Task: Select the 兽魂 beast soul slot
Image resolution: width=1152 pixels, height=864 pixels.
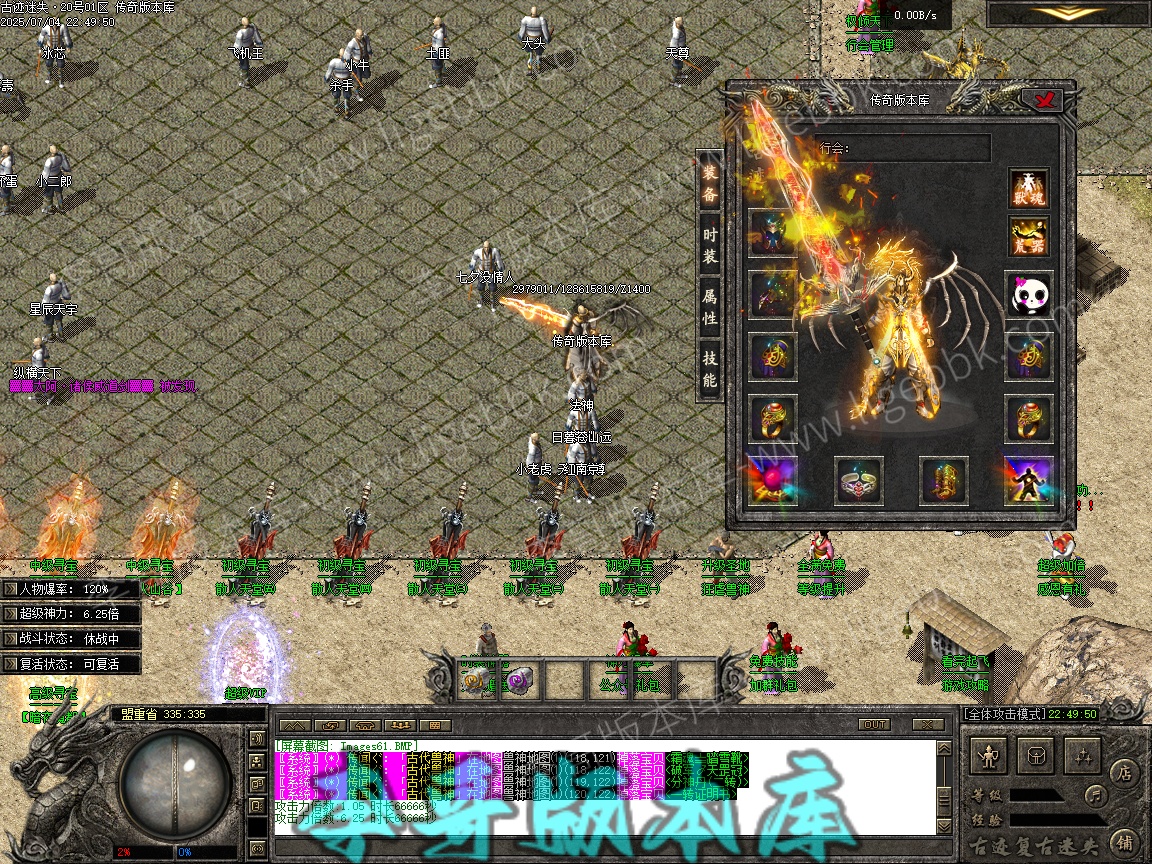Action: (x=1028, y=188)
